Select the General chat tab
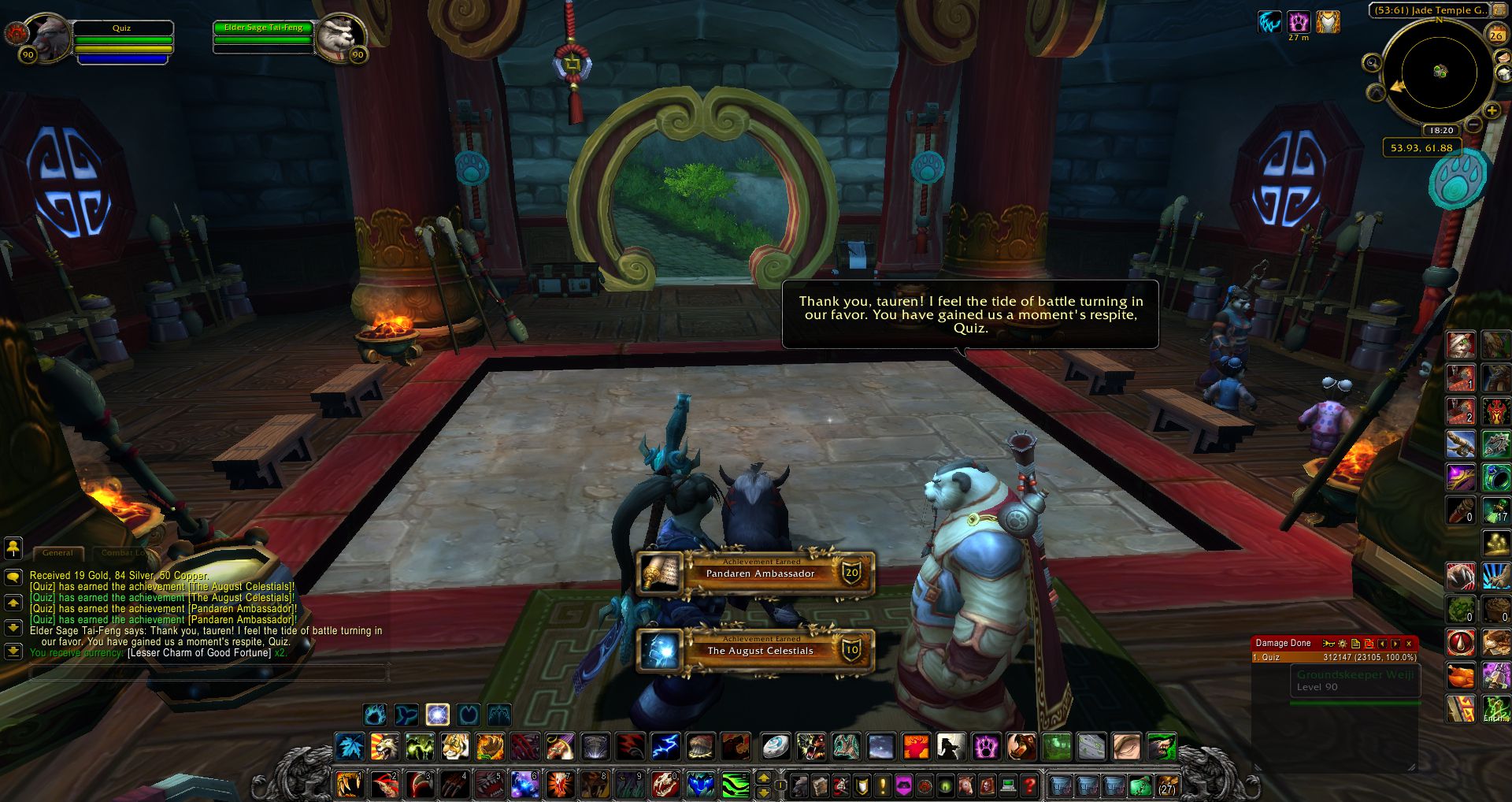Screen dimensions: 1512x802 tap(57, 553)
